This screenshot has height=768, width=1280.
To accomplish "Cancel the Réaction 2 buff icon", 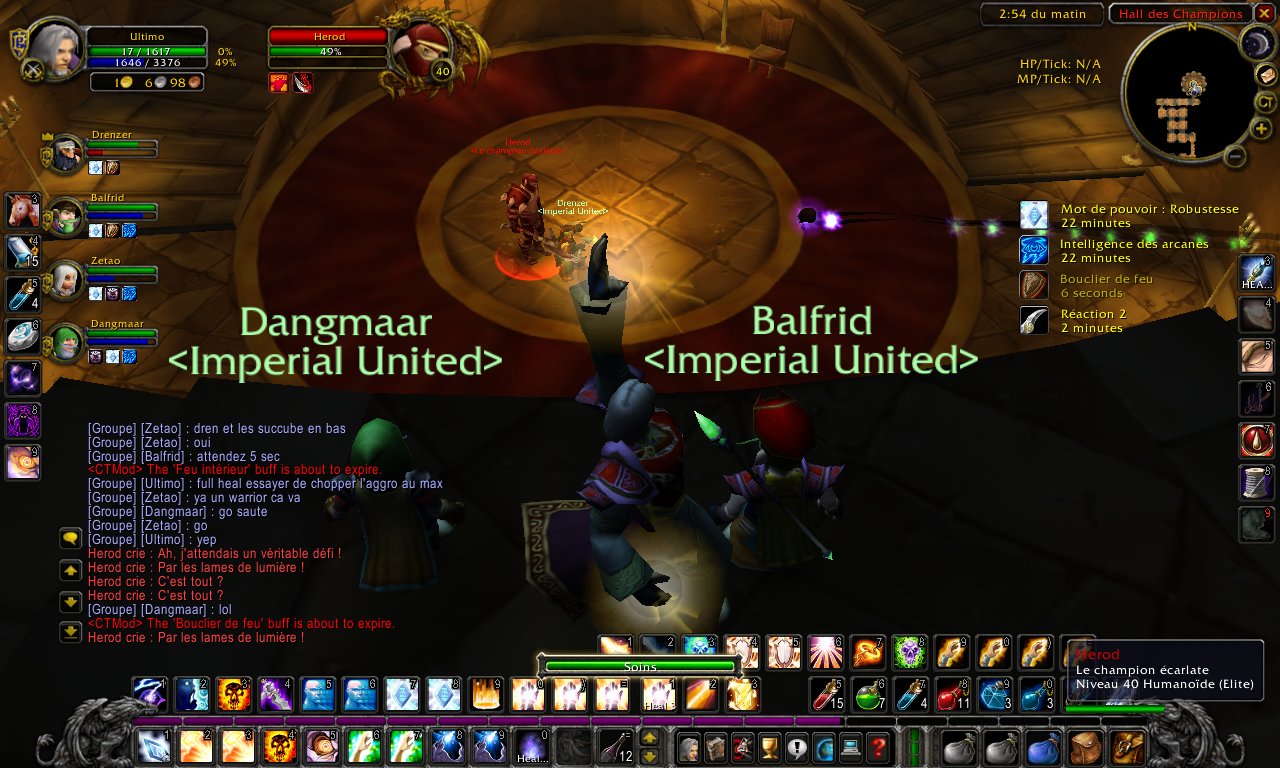I will (1033, 320).
